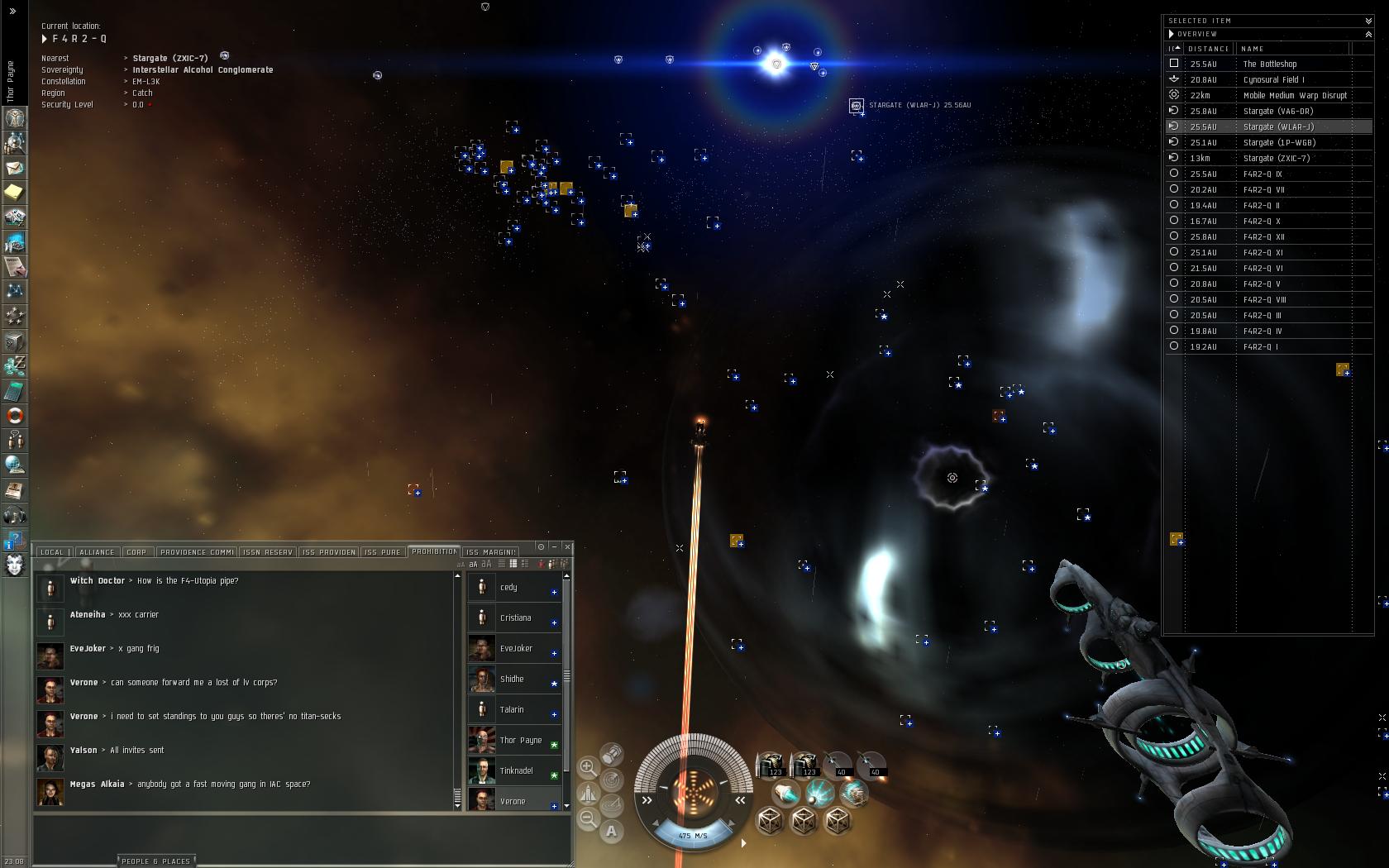Choose The Bottleshop row in overview
Screen dimensions: 1389x868
coord(1269,64)
